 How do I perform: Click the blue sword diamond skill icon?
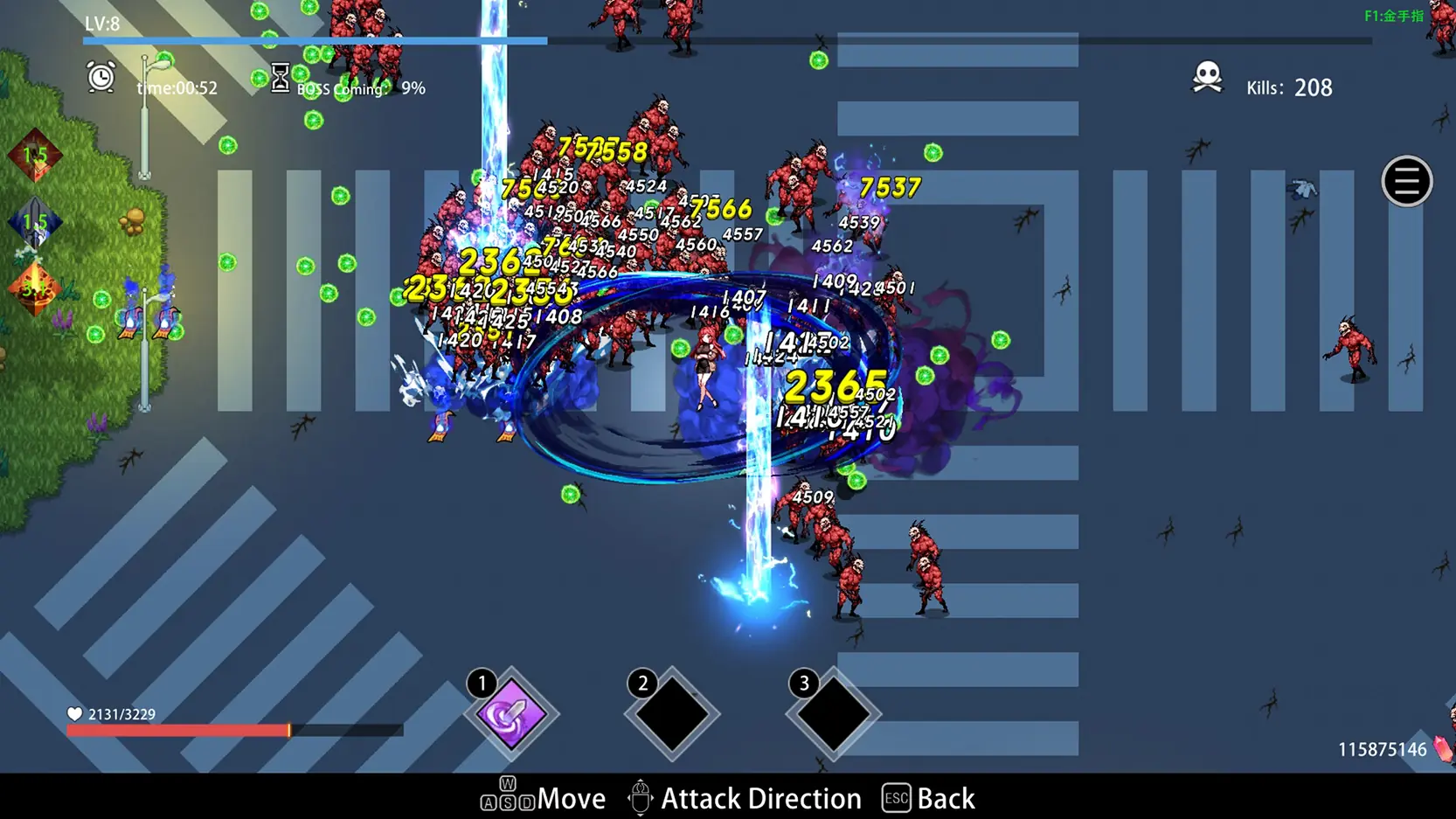pos(35,223)
